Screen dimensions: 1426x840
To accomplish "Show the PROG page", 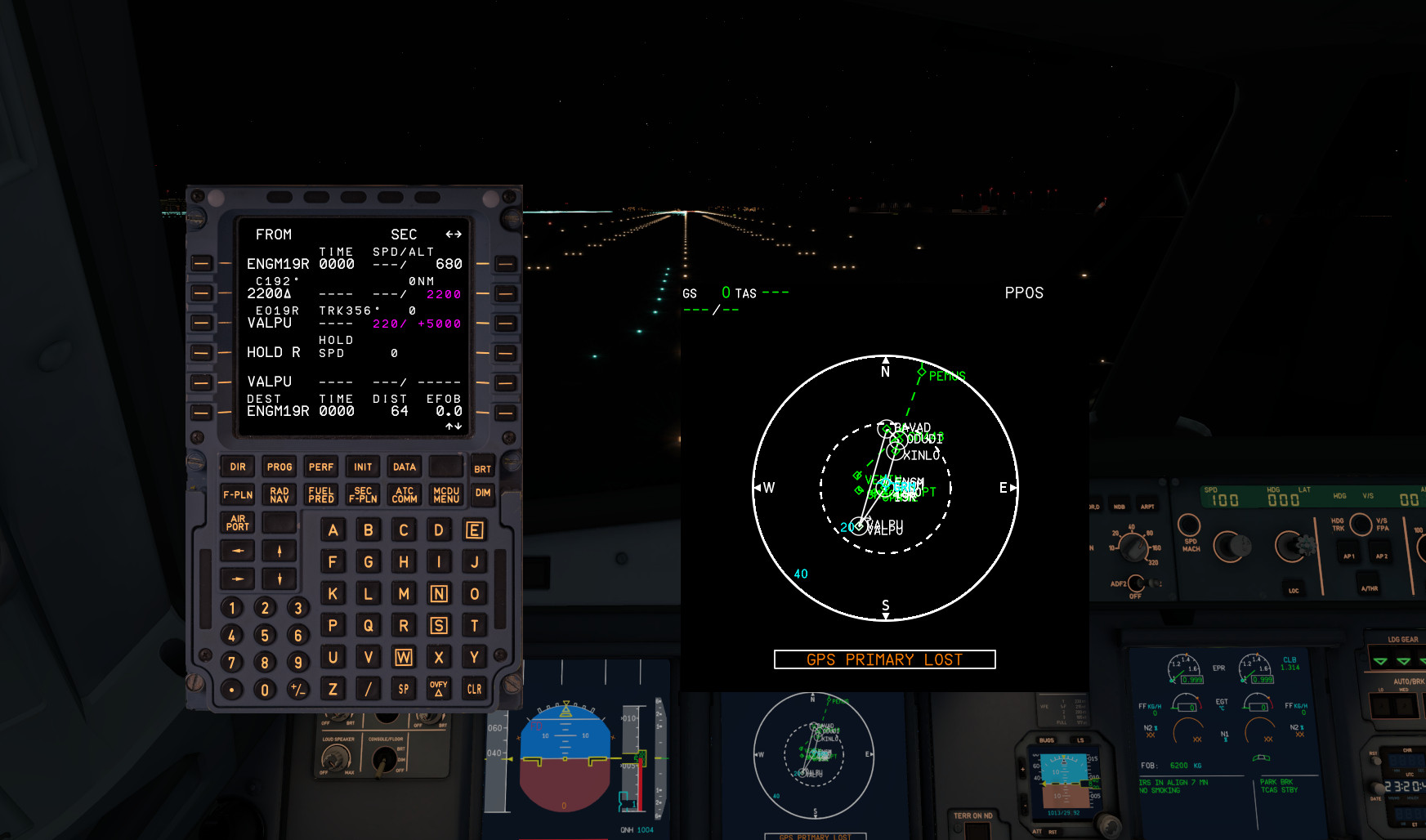I will (279, 467).
